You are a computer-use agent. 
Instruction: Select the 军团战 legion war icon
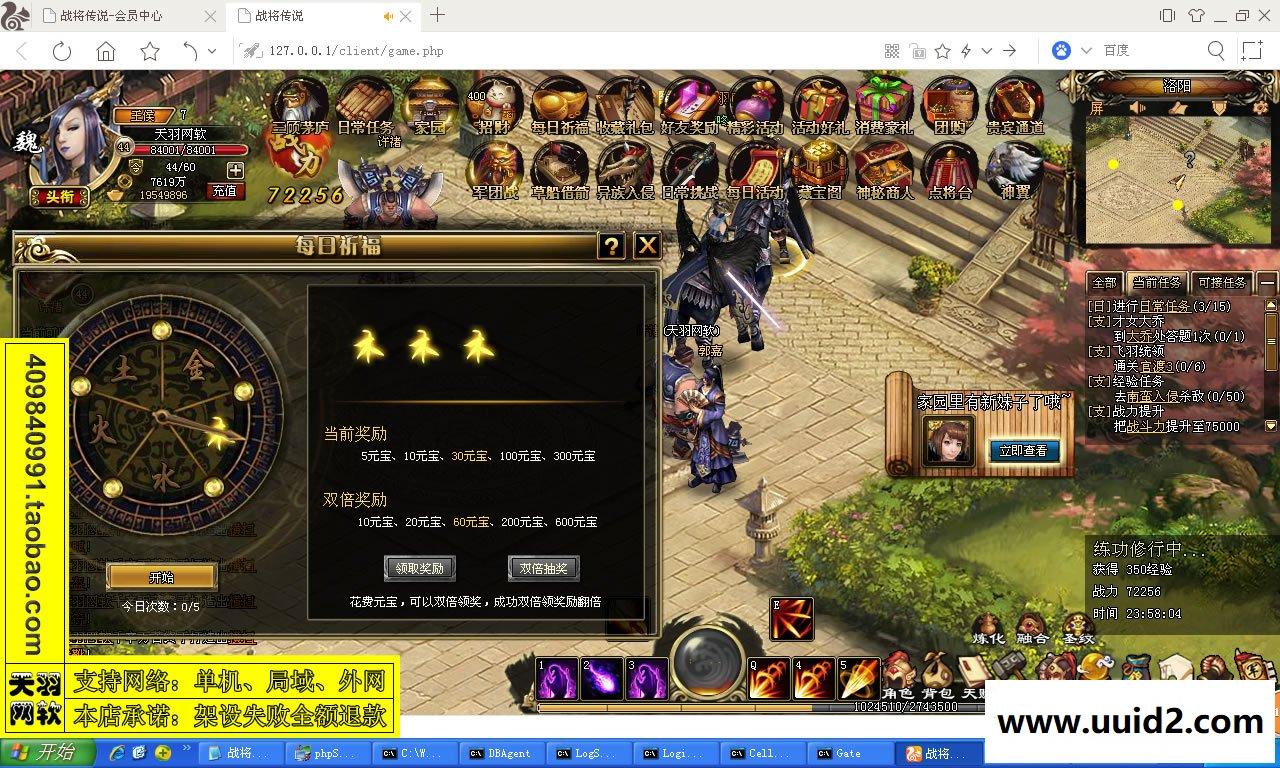point(494,172)
